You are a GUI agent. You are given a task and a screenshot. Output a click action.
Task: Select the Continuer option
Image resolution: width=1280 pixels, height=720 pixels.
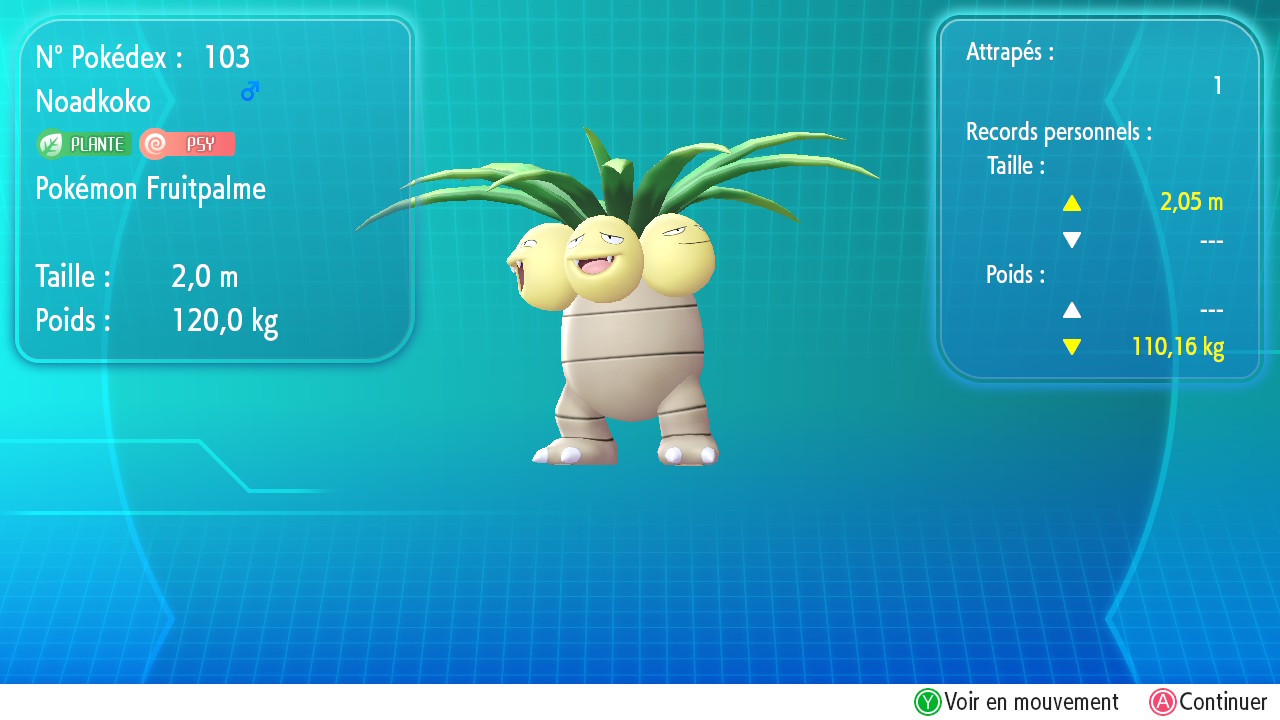(1208, 702)
